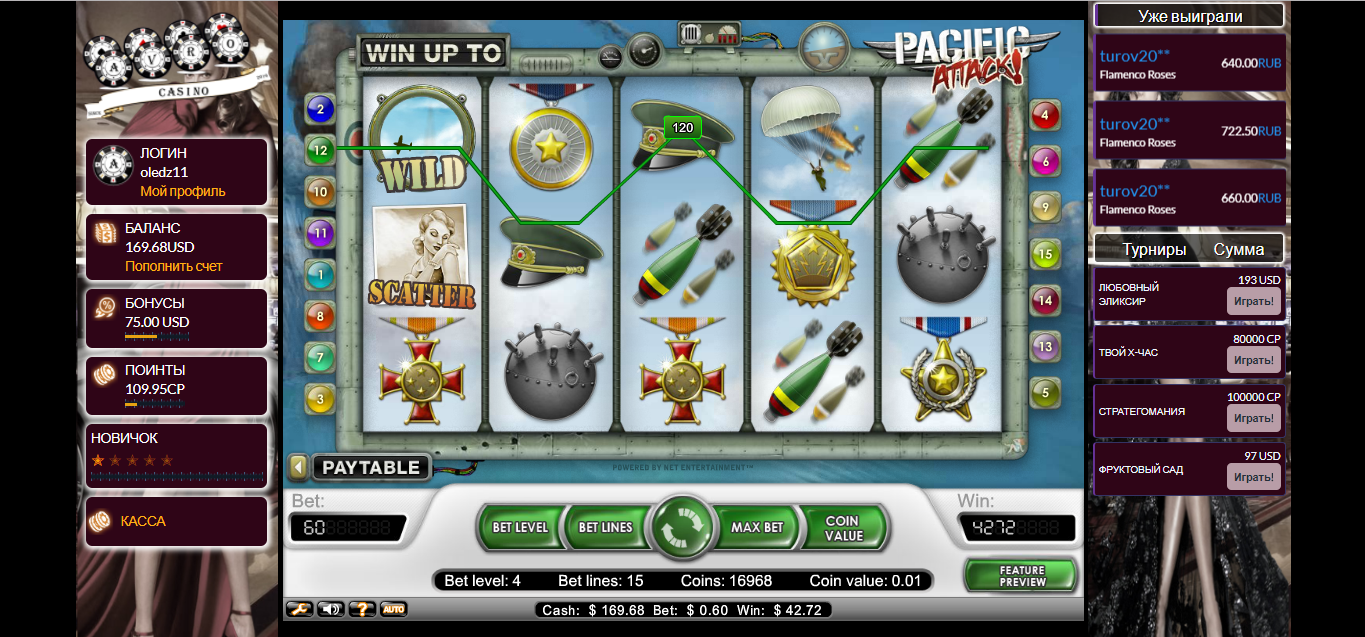
Task: Place the Max Bet
Action: (757, 527)
